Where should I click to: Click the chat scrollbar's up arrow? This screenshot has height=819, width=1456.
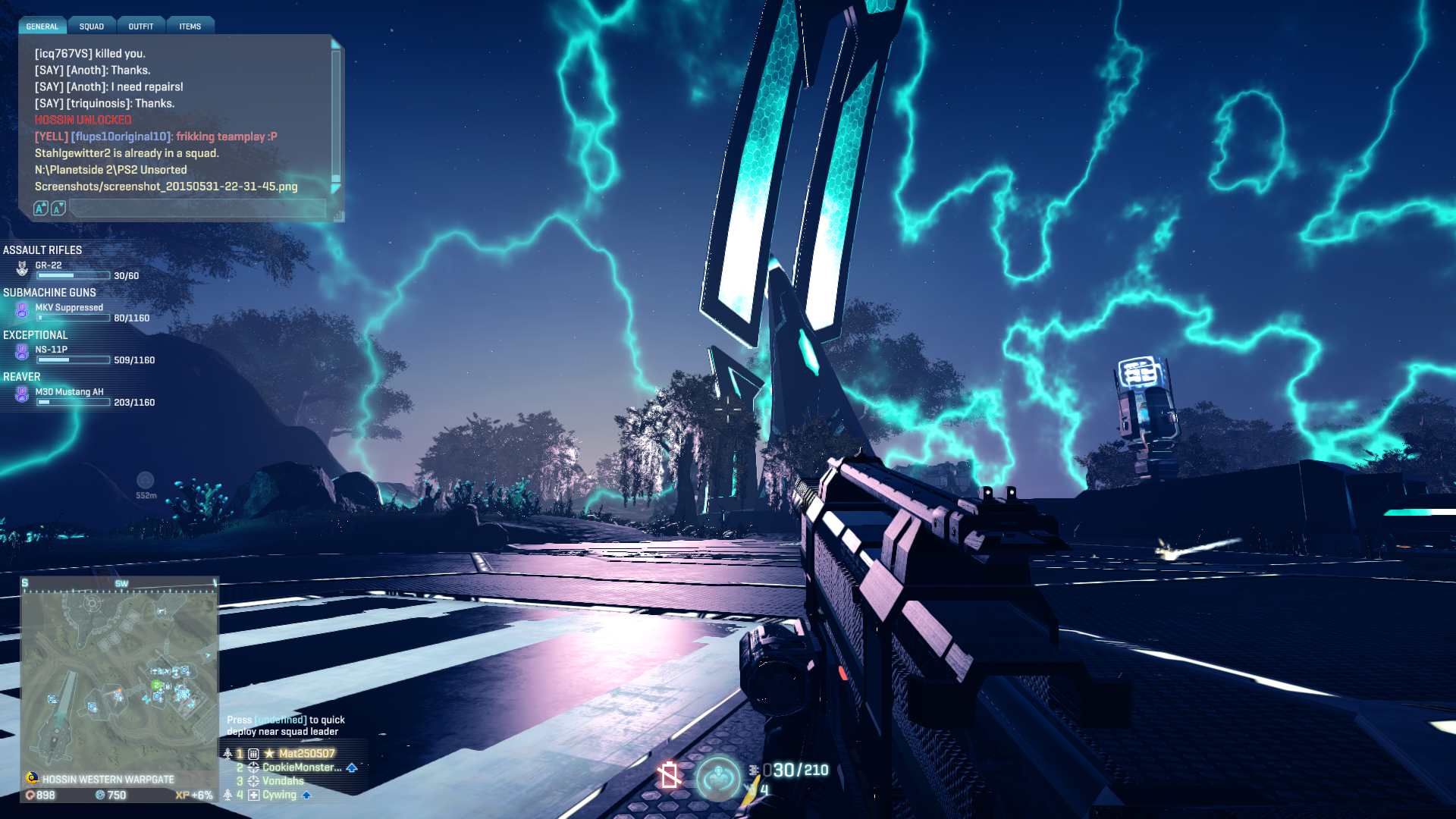336,45
